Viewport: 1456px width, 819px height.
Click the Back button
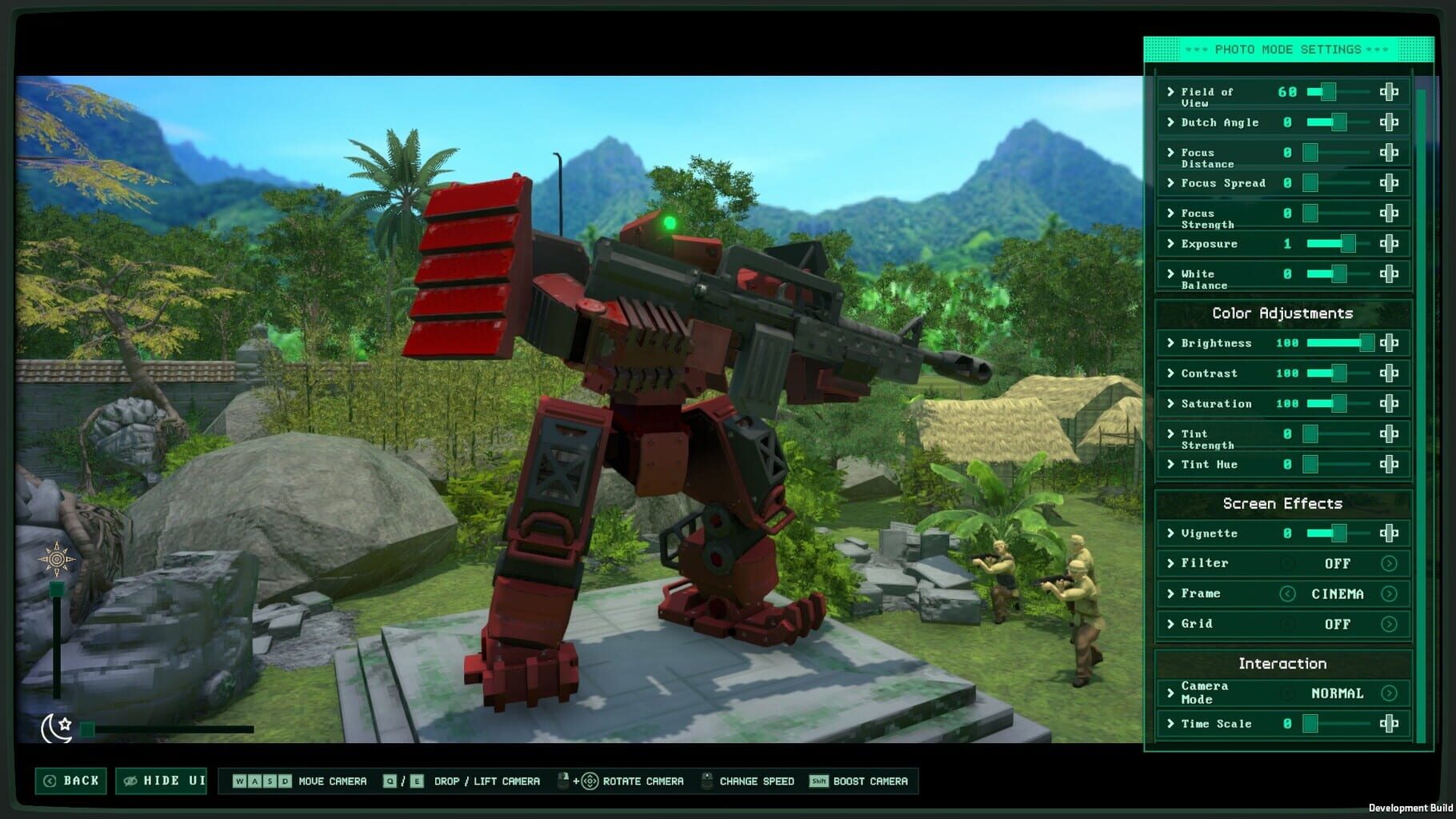70,781
